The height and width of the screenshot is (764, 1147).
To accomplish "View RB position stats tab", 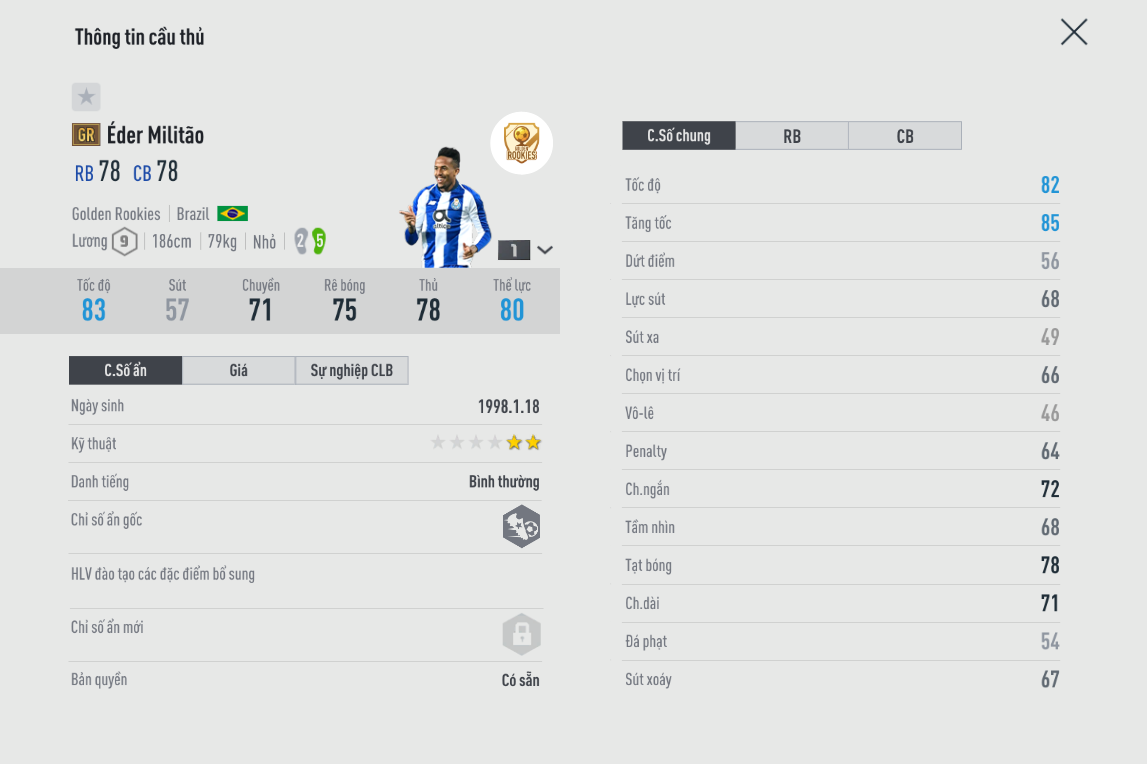I will pos(792,136).
